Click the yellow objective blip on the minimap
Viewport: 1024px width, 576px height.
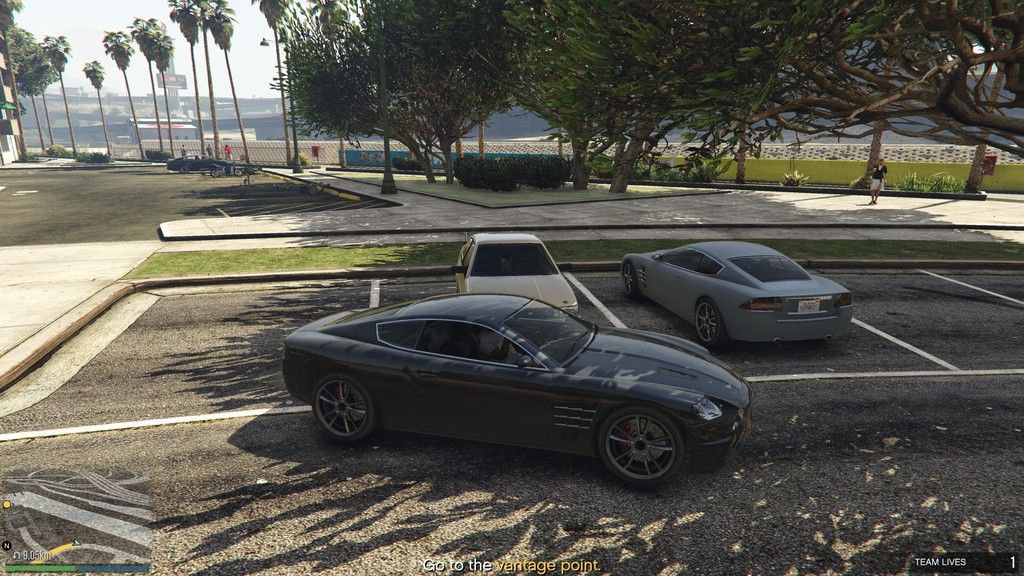point(5,506)
